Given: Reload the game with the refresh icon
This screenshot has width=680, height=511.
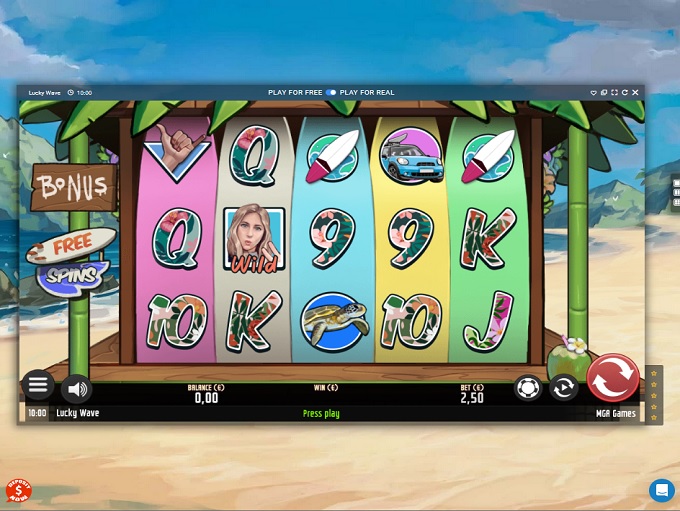Looking at the screenshot, I should point(625,93).
